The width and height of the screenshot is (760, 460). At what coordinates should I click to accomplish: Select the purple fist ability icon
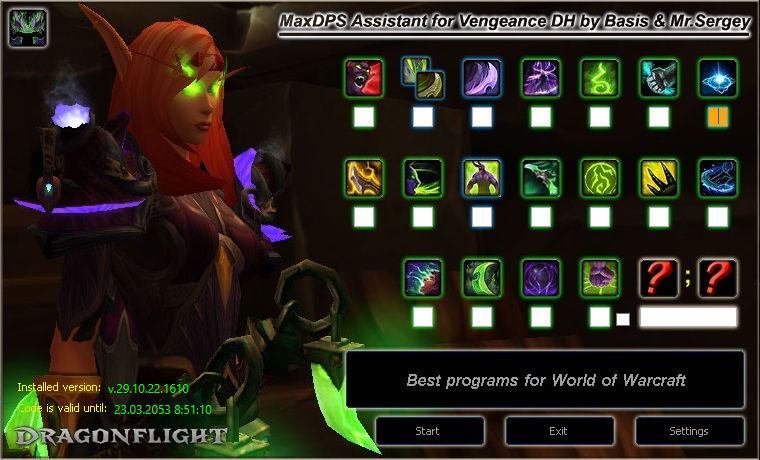[599, 277]
